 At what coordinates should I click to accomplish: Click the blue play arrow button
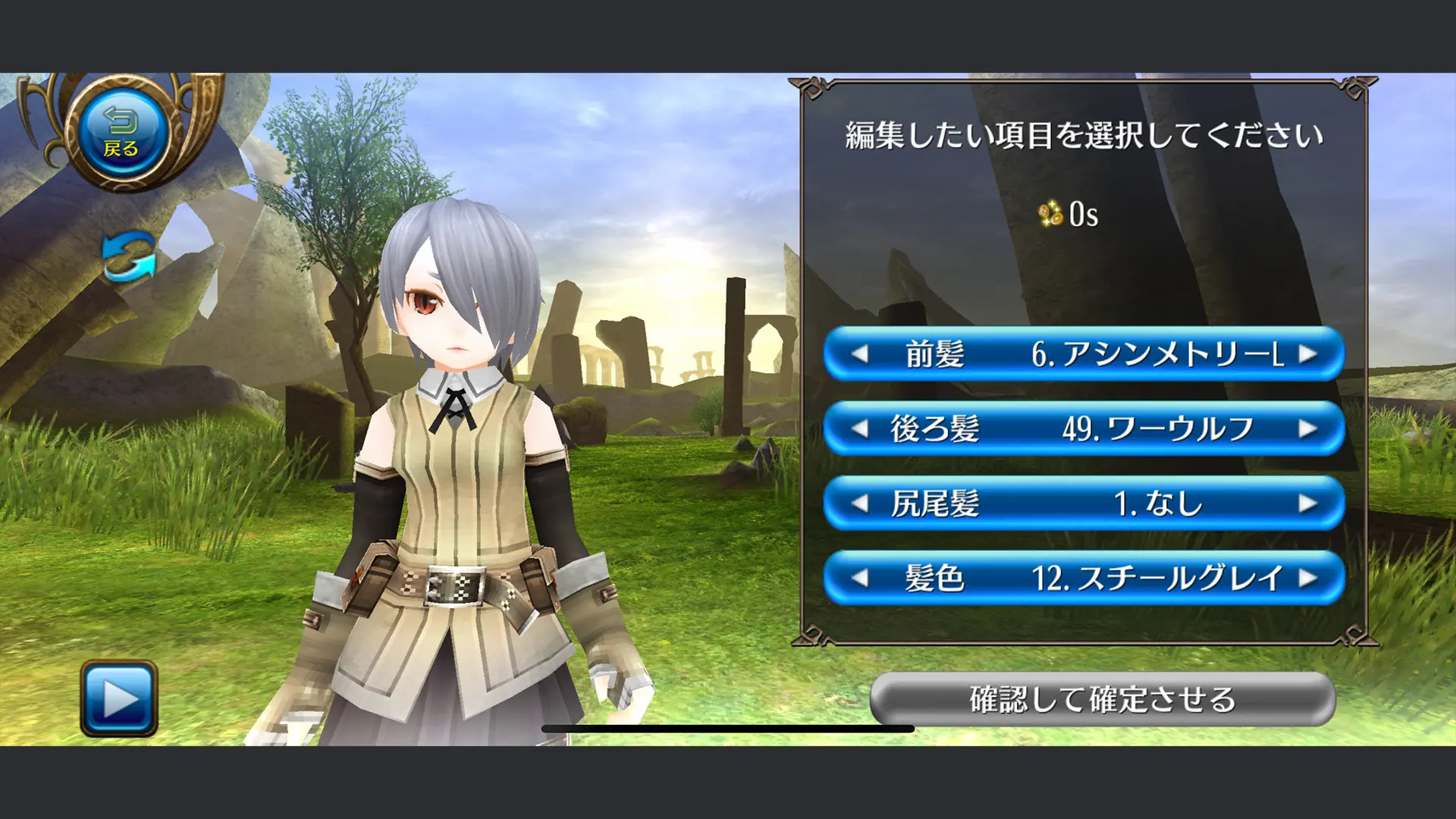point(119,698)
